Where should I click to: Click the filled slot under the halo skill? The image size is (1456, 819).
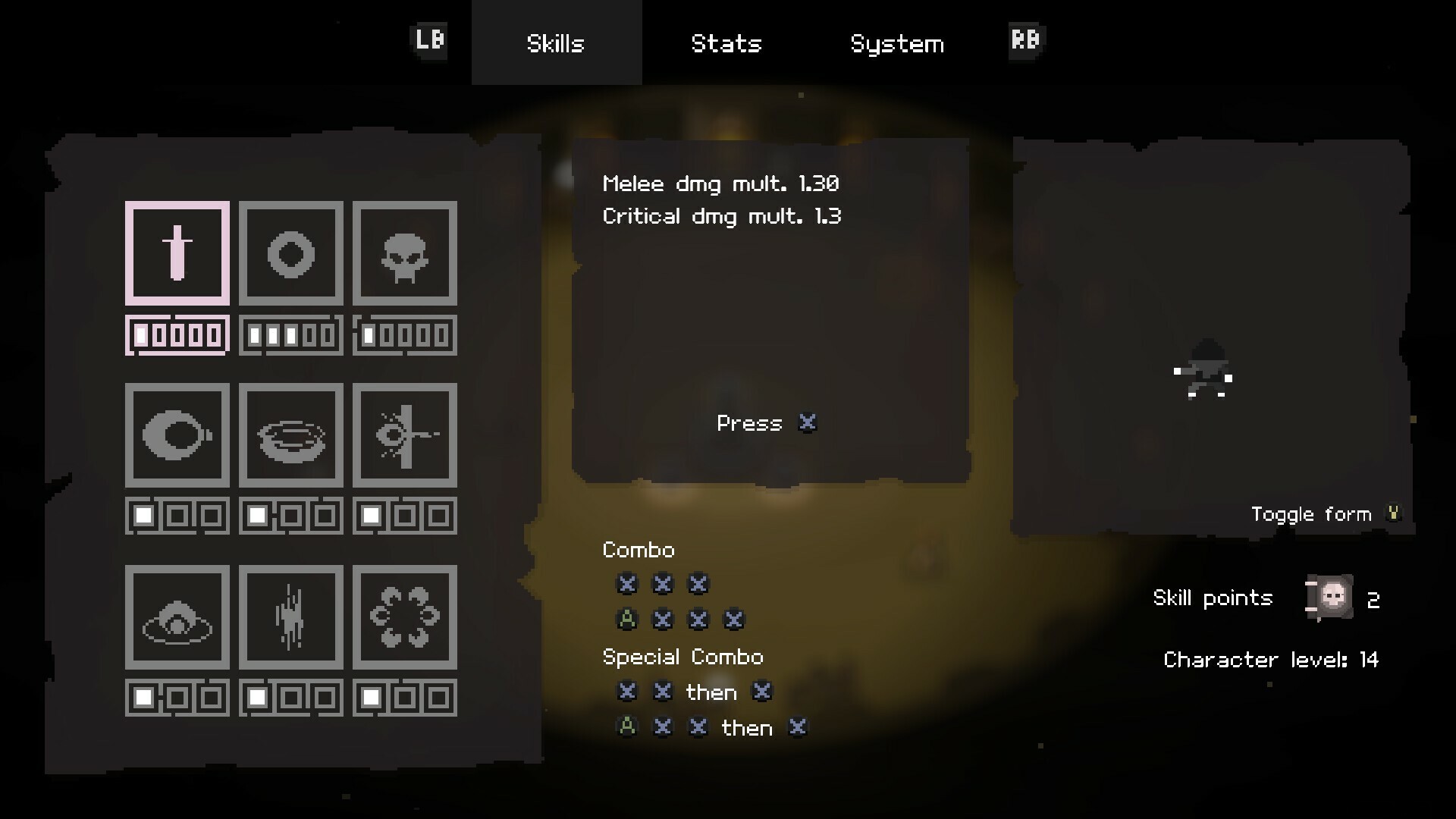point(257,516)
